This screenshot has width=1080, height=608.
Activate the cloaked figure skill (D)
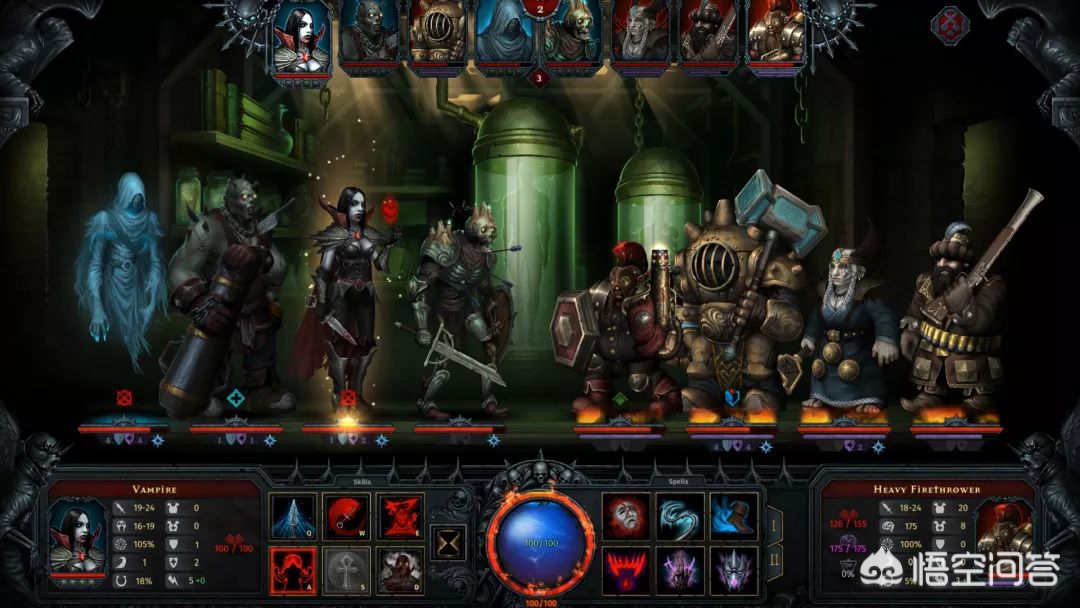401,570
